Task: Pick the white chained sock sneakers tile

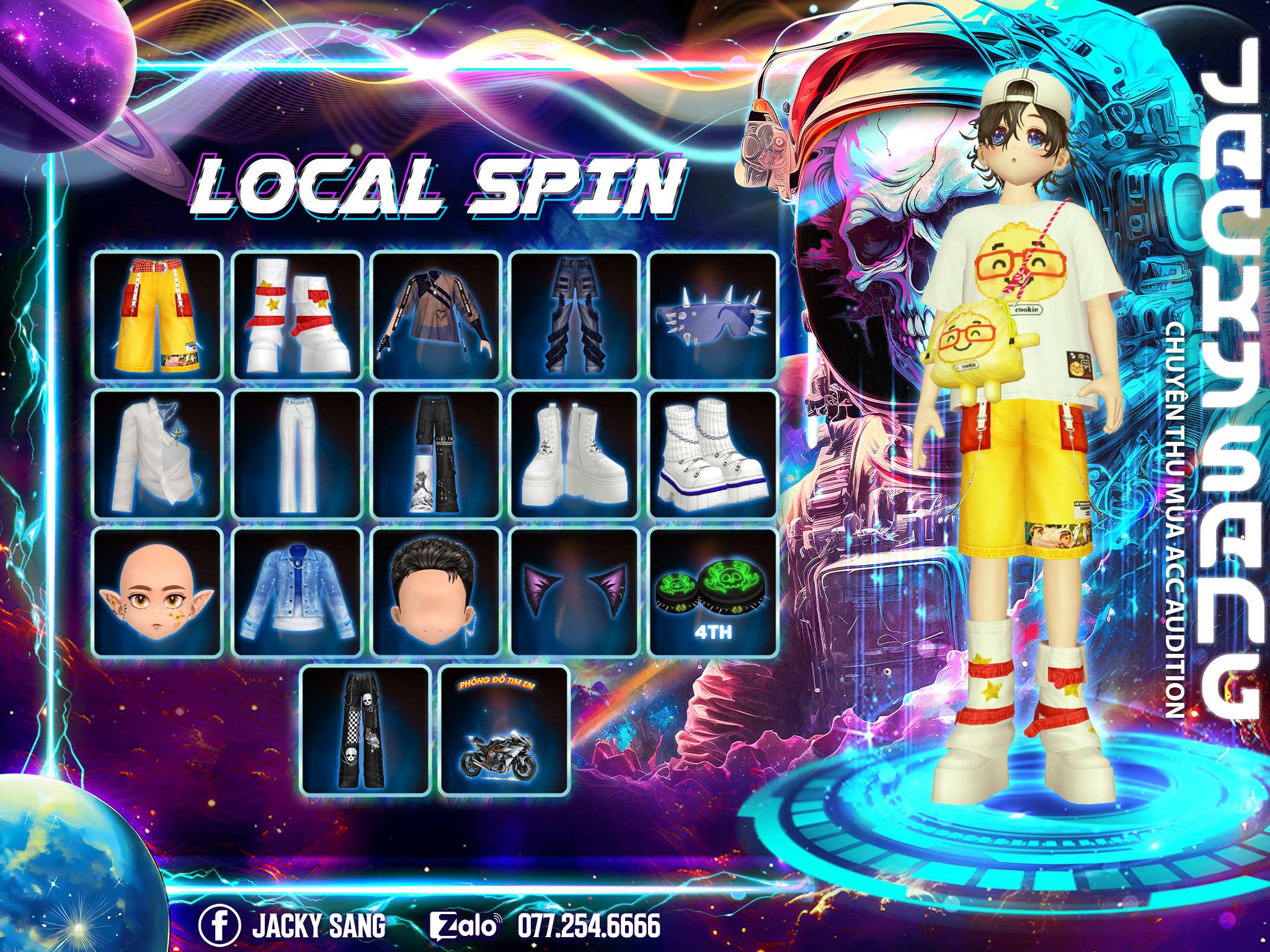Action: [713, 453]
